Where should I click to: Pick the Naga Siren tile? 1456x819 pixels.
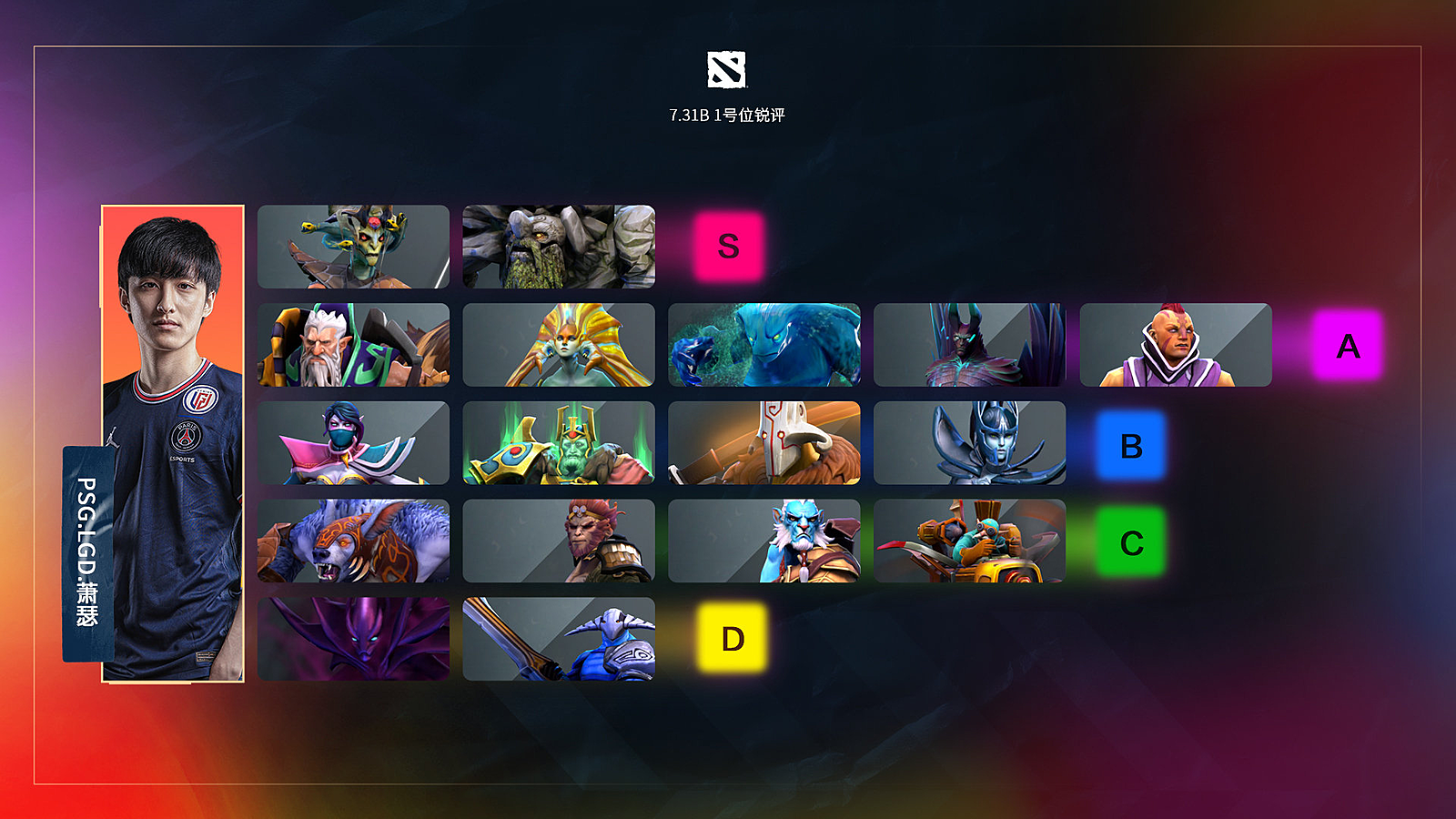tap(559, 345)
